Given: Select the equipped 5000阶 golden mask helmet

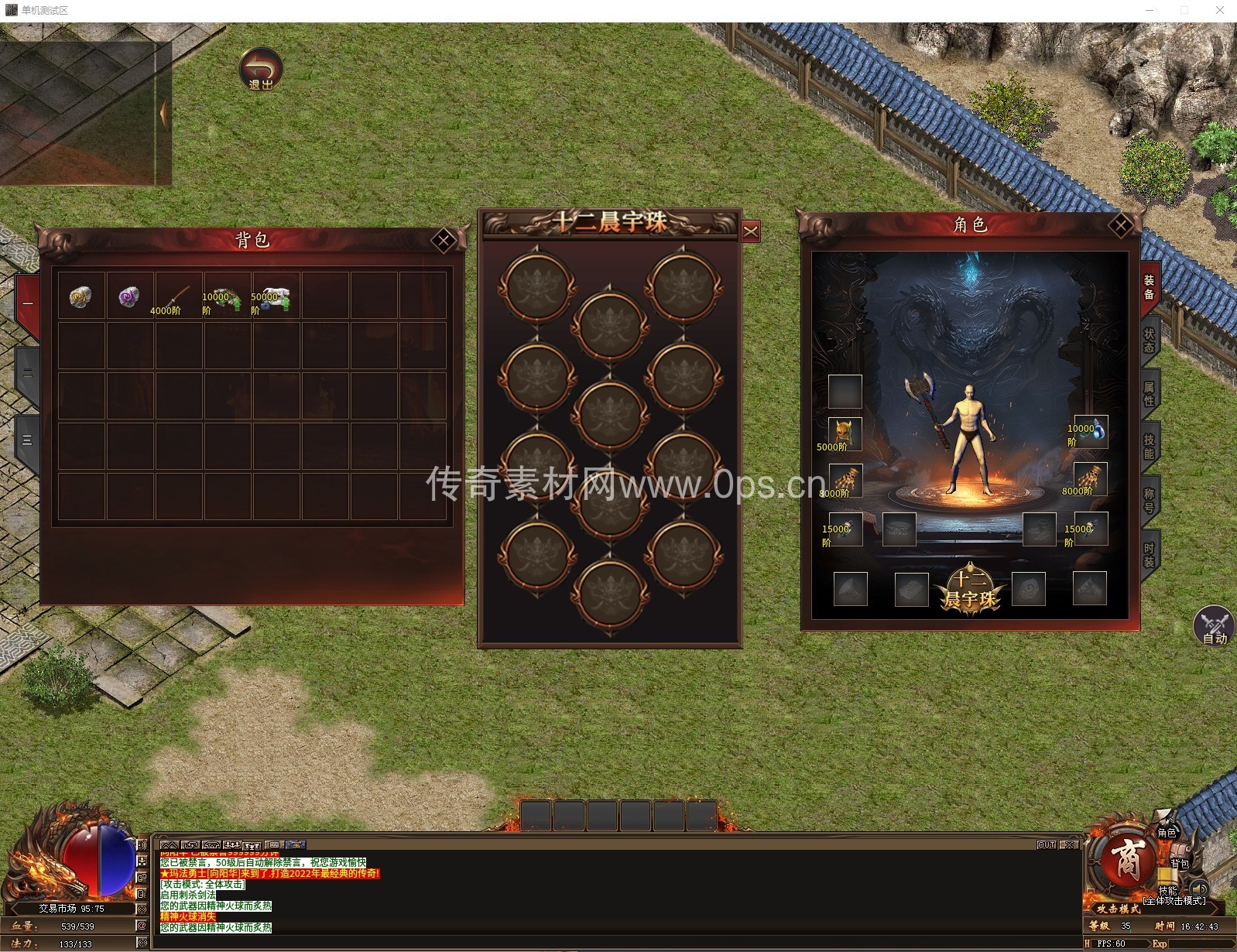Looking at the screenshot, I should pos(844,433).
